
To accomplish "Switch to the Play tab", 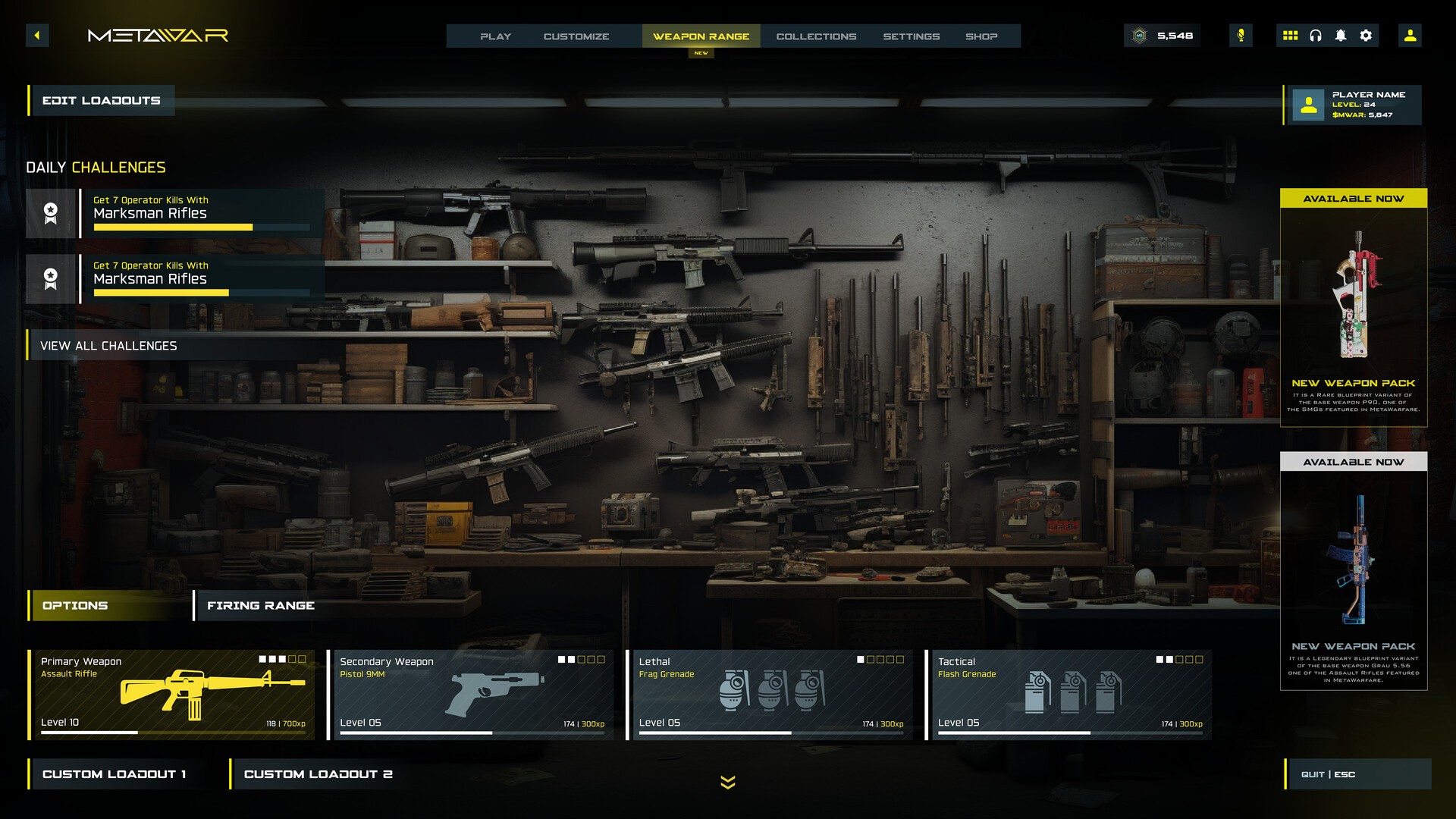I will pos(495,36).
